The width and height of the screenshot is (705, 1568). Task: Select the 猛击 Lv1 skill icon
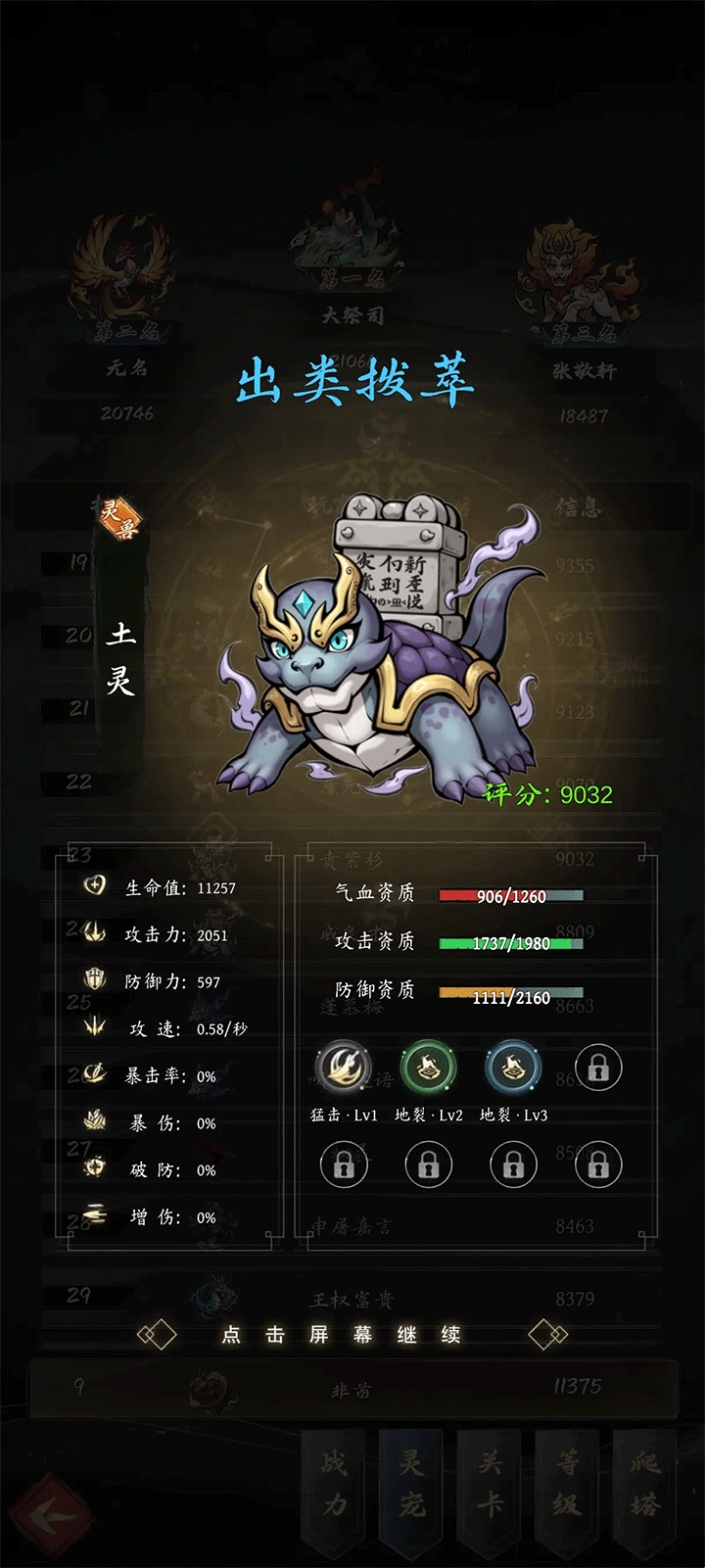coord(343,1068)
